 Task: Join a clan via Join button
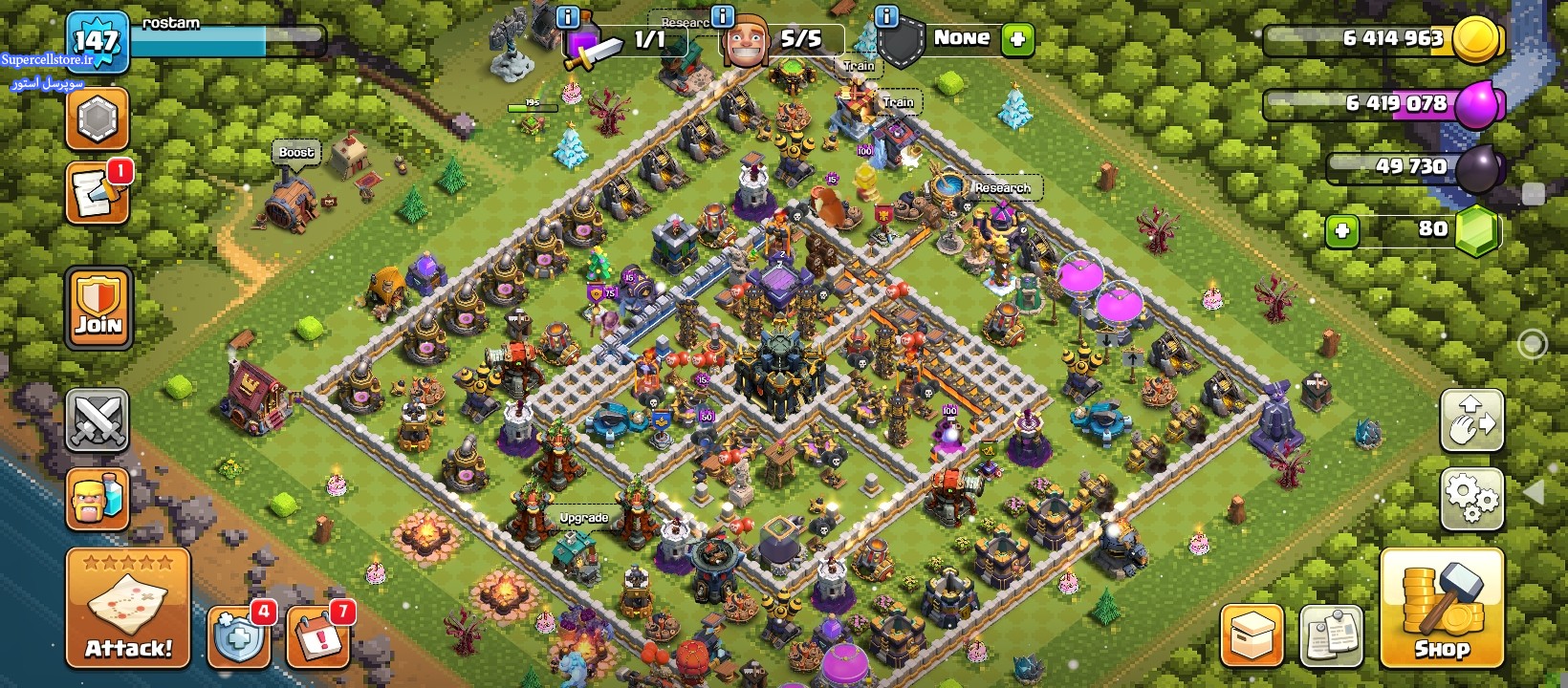[x=98, y=307]
